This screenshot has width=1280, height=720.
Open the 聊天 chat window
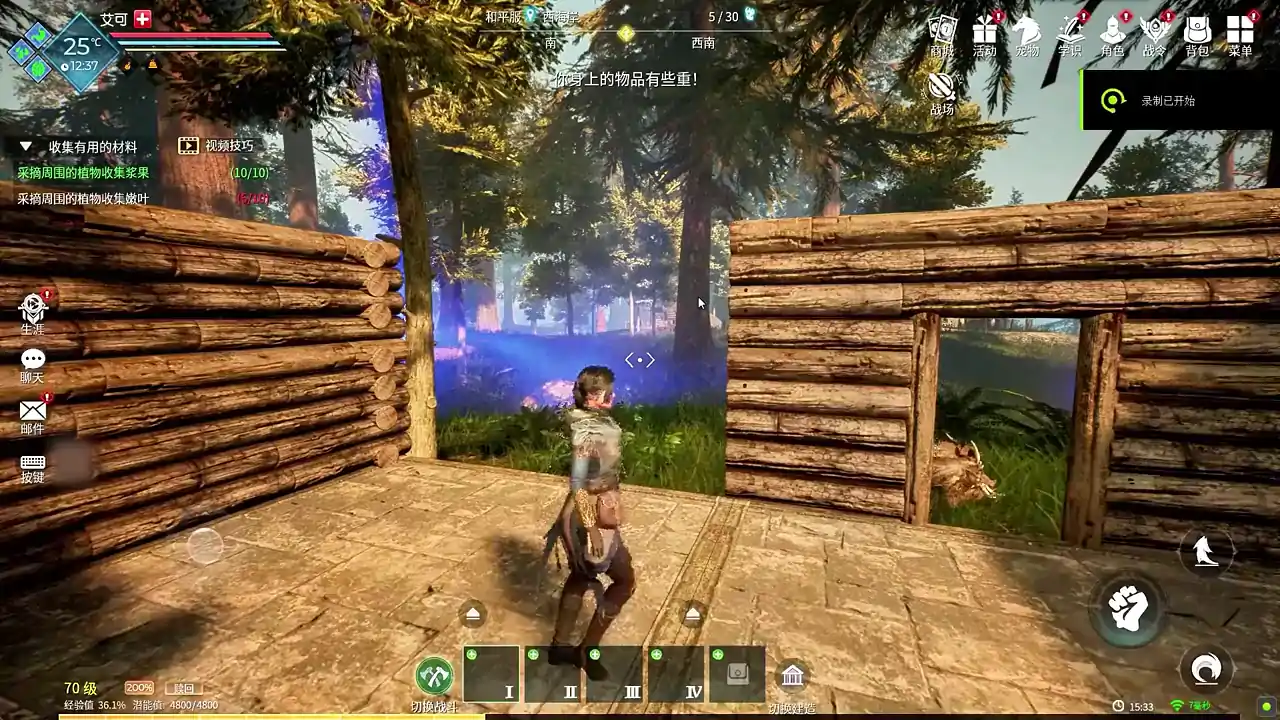(33, 362)
